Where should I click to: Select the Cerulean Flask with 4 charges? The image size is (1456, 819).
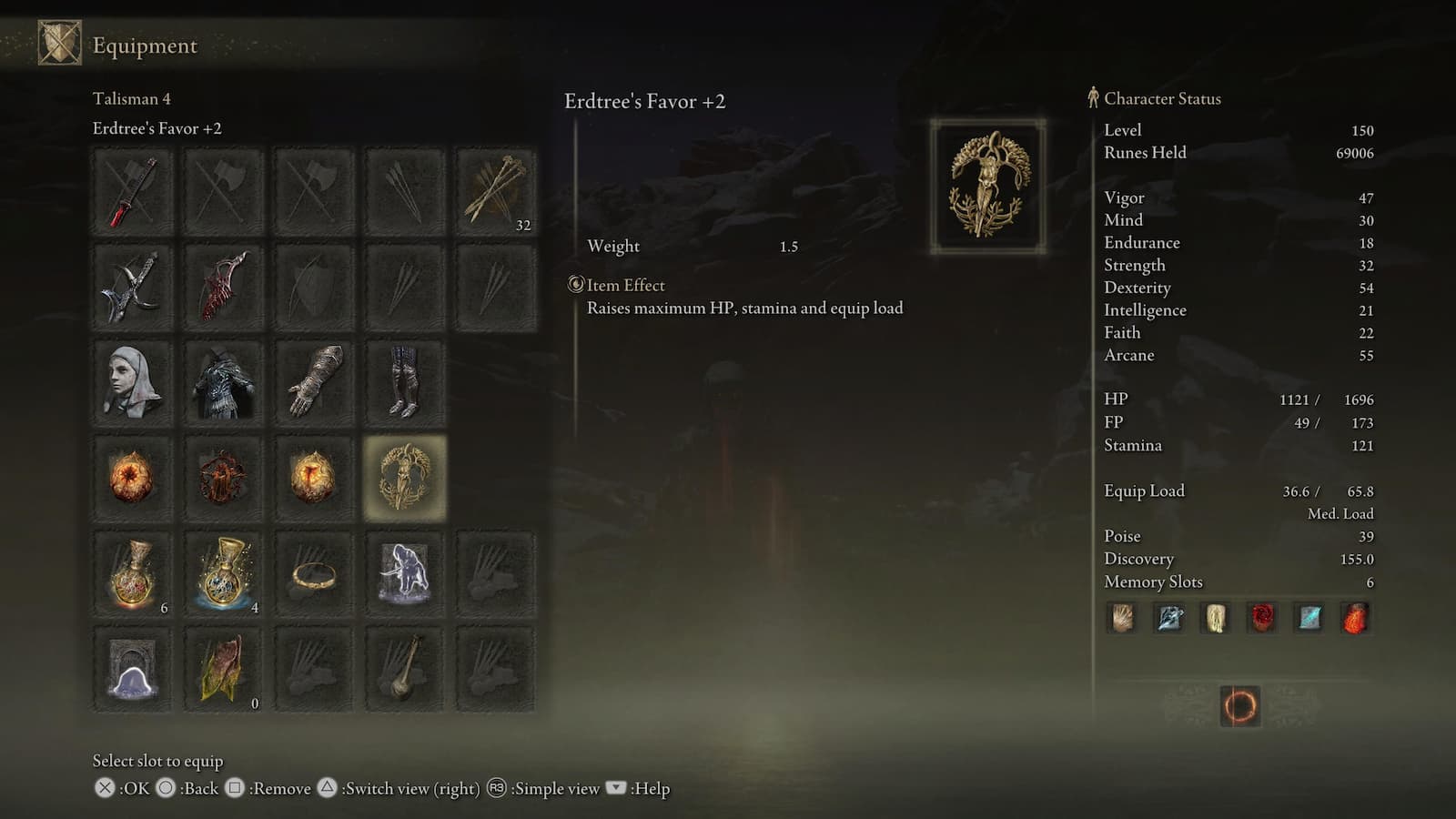(x=223, y=573)
